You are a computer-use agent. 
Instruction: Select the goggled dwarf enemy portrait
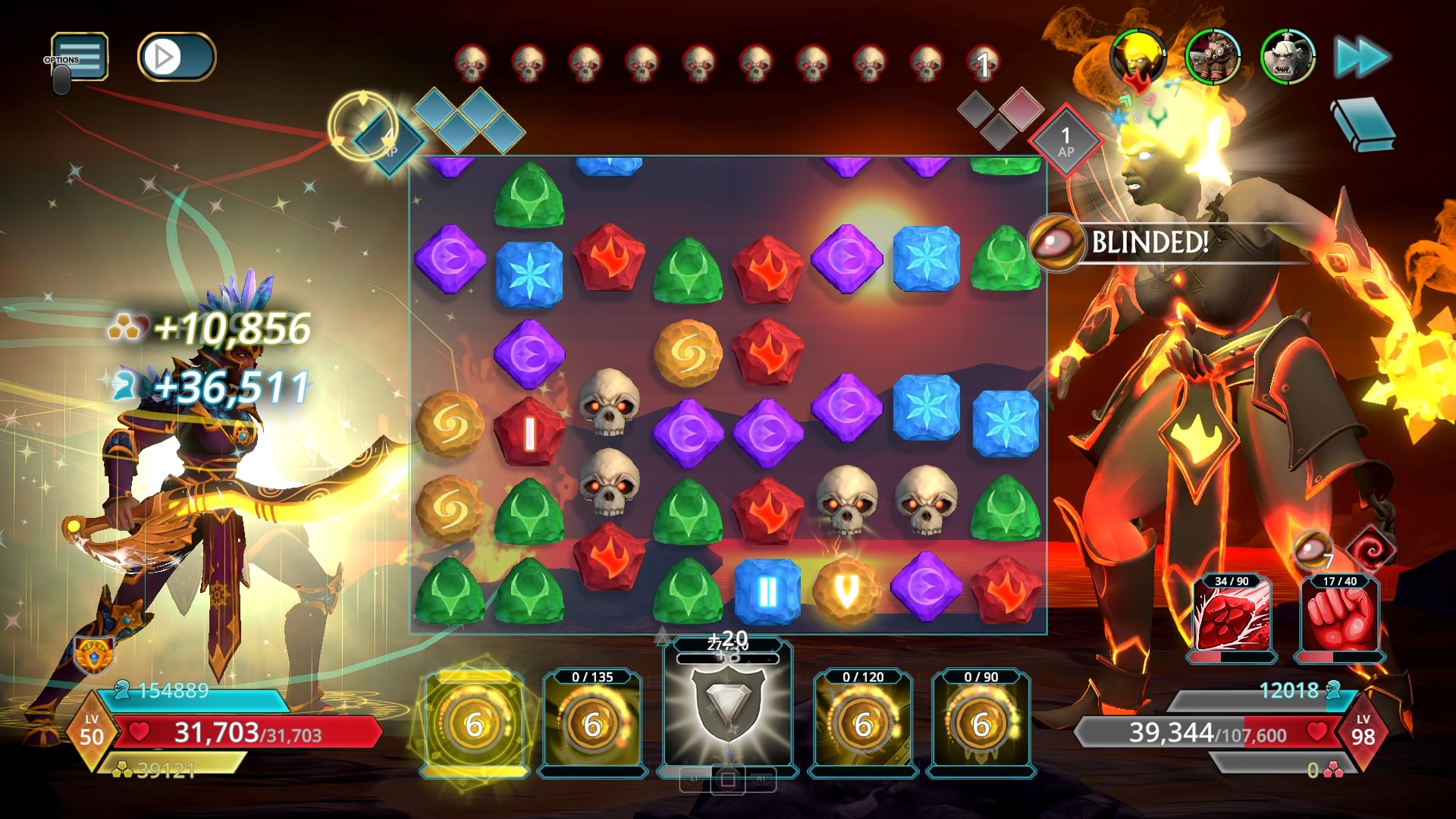pos(1213,57)
